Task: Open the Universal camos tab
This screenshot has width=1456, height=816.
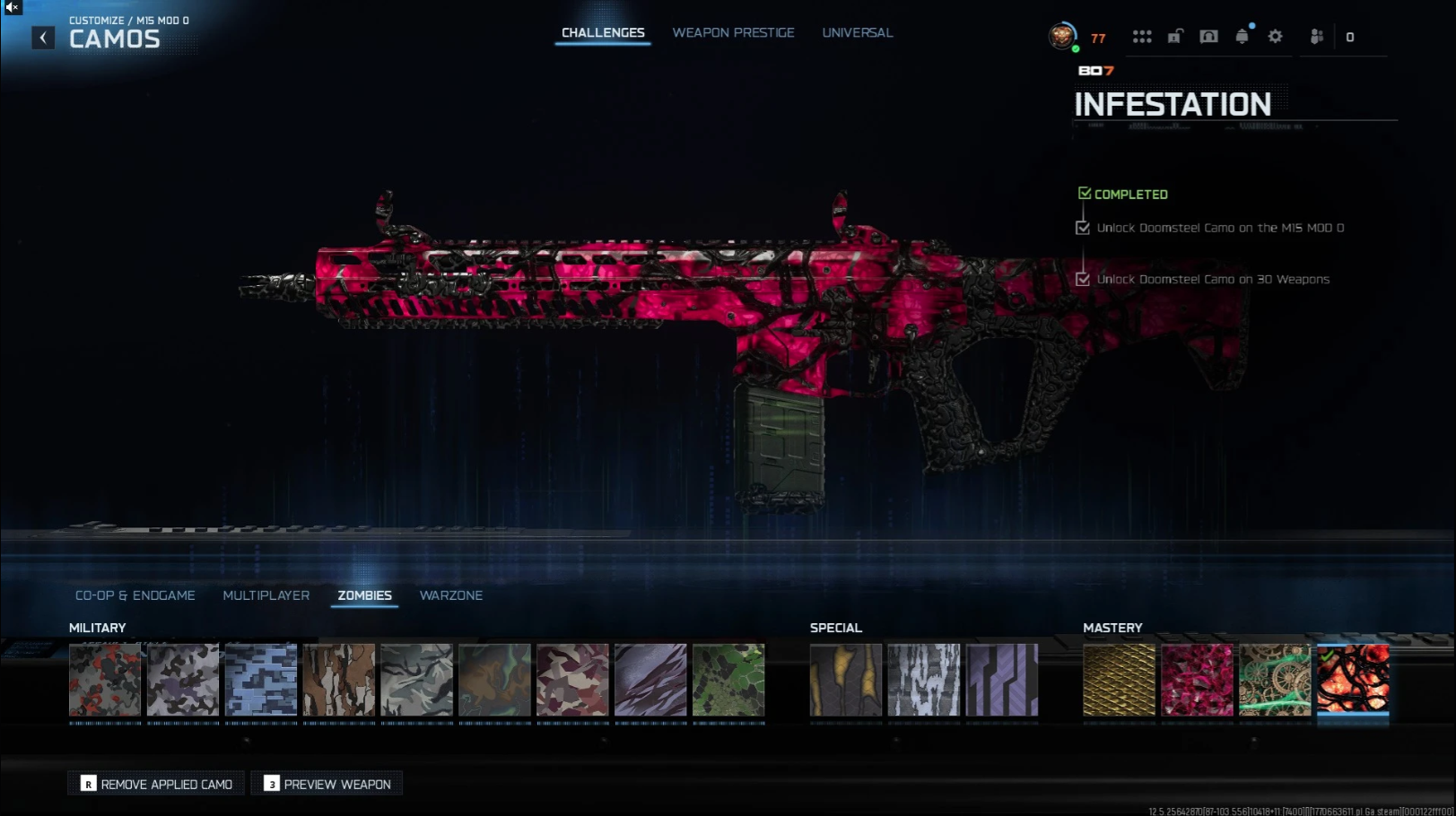Action: tap(857, 33)
